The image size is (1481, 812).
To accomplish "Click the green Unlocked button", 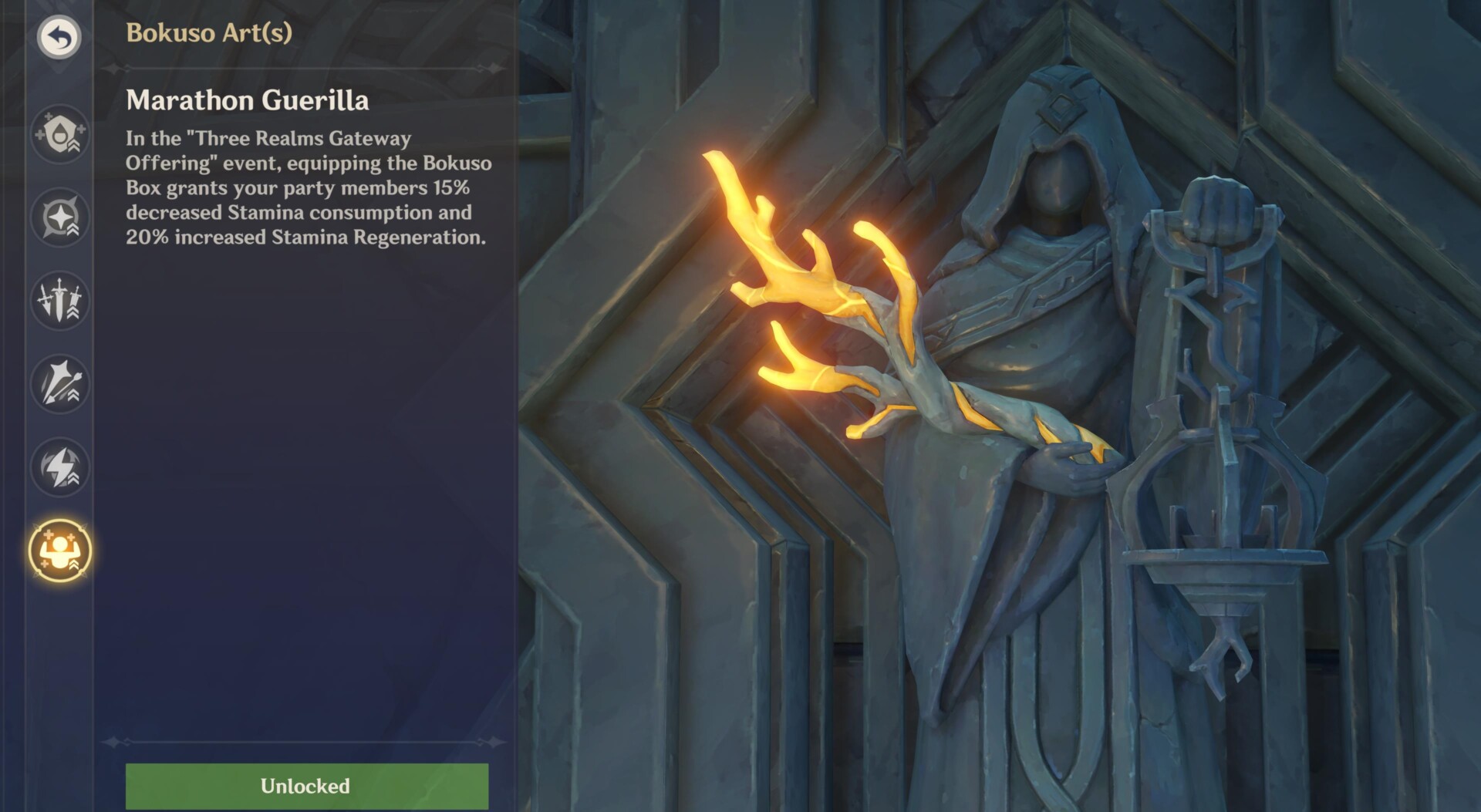I will (306, 786).
